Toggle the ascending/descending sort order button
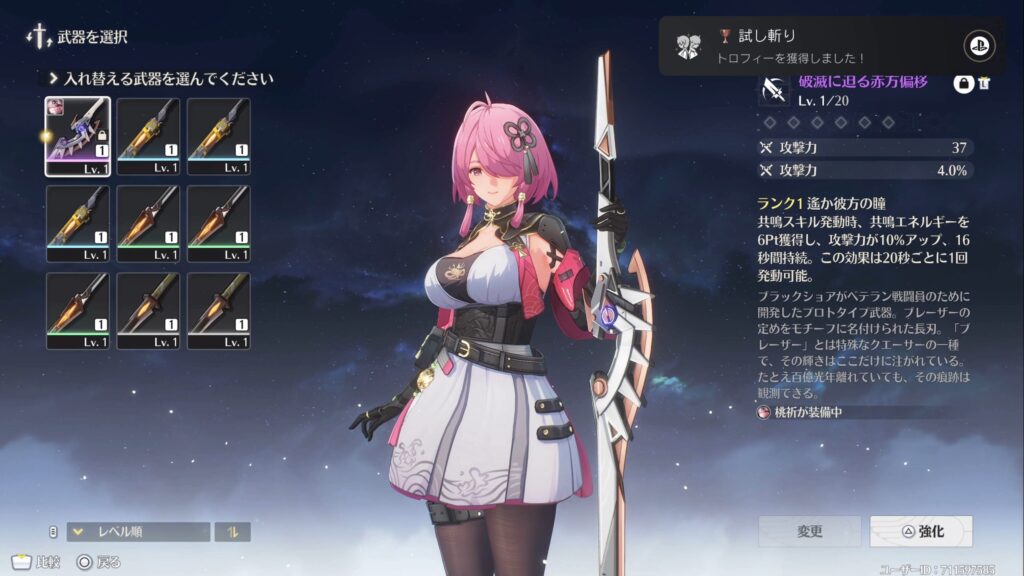The image size is (1024, 576). tap(233, 532)
